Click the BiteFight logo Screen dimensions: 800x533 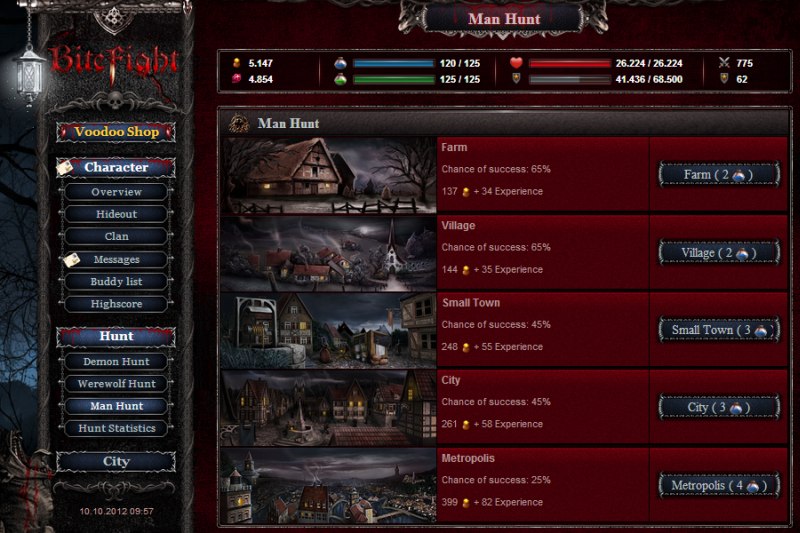(x=116, y=62)
